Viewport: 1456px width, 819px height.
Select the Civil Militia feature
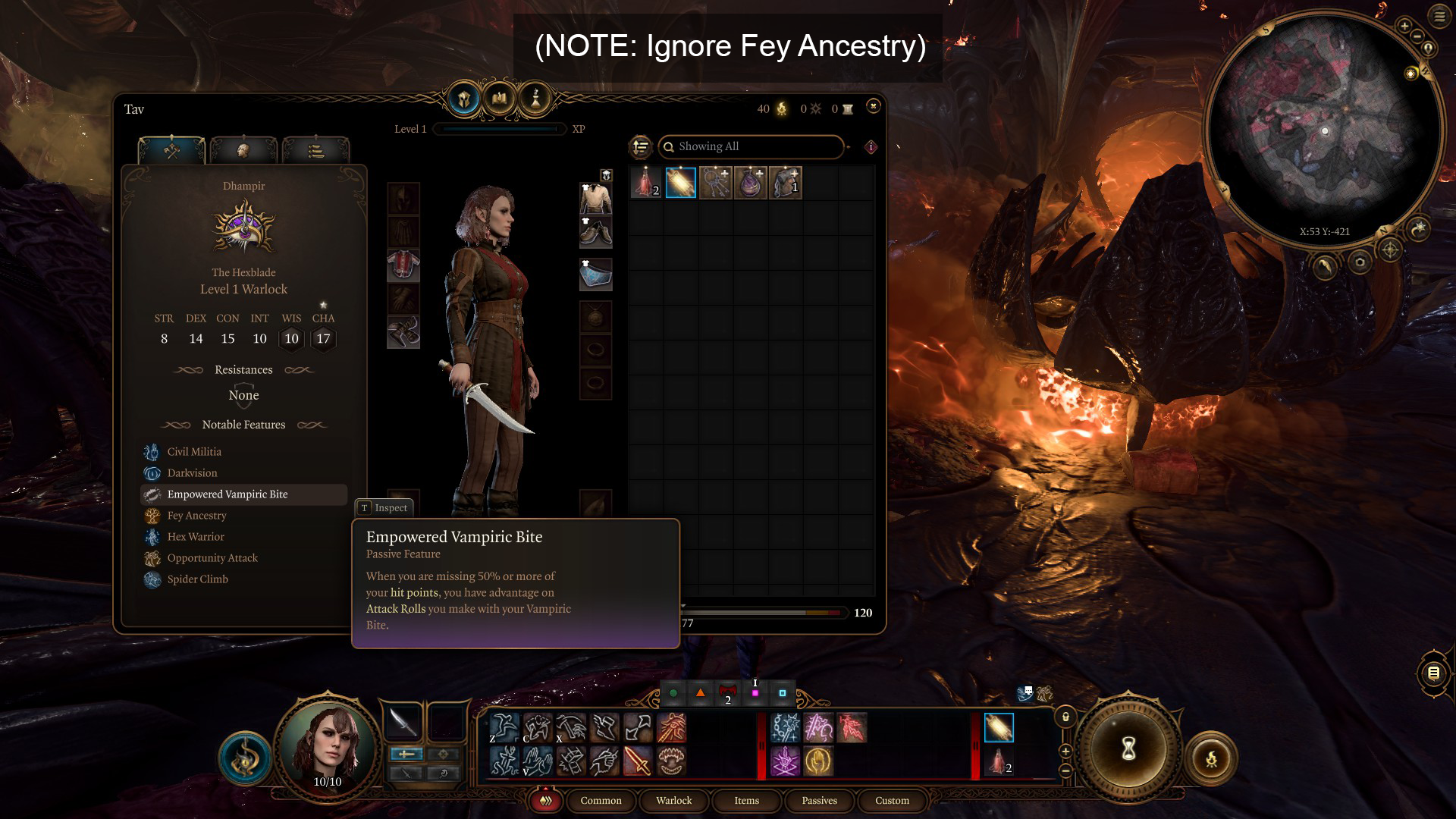pyautogui.click(x=194, y=452)
